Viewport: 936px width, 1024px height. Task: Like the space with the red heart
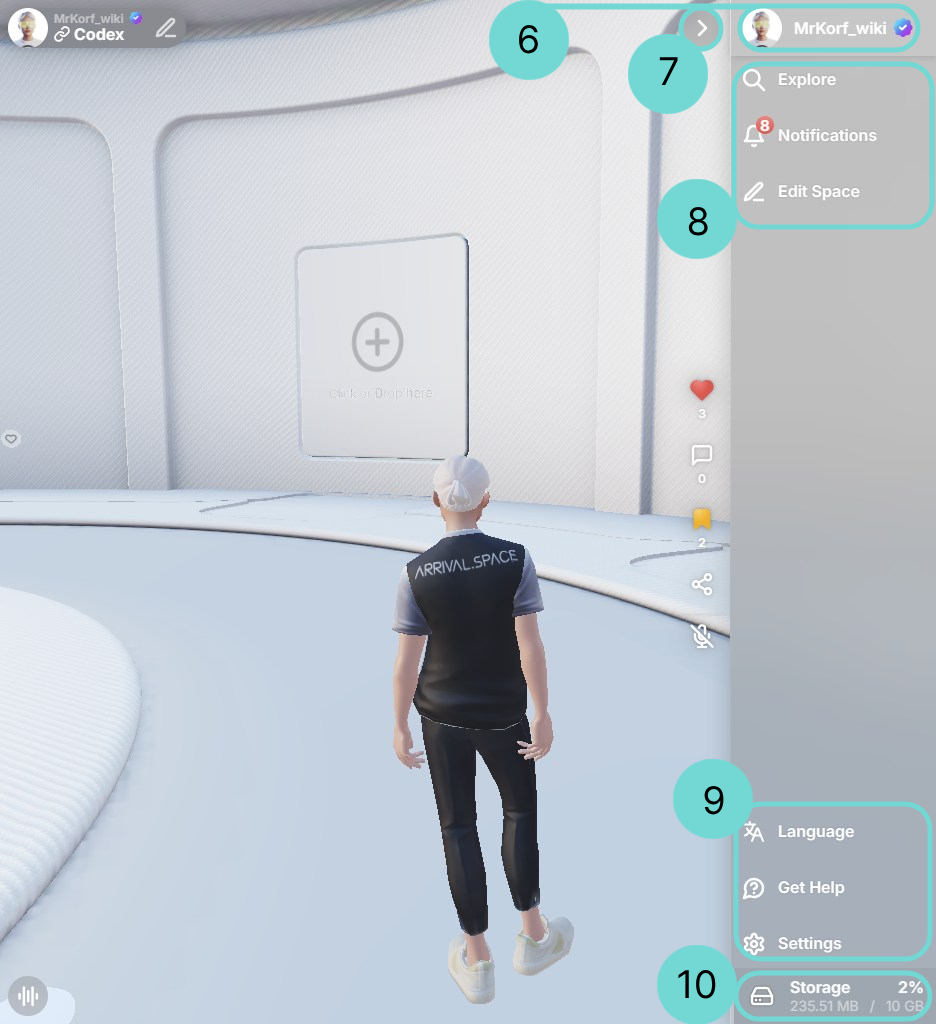702,390
